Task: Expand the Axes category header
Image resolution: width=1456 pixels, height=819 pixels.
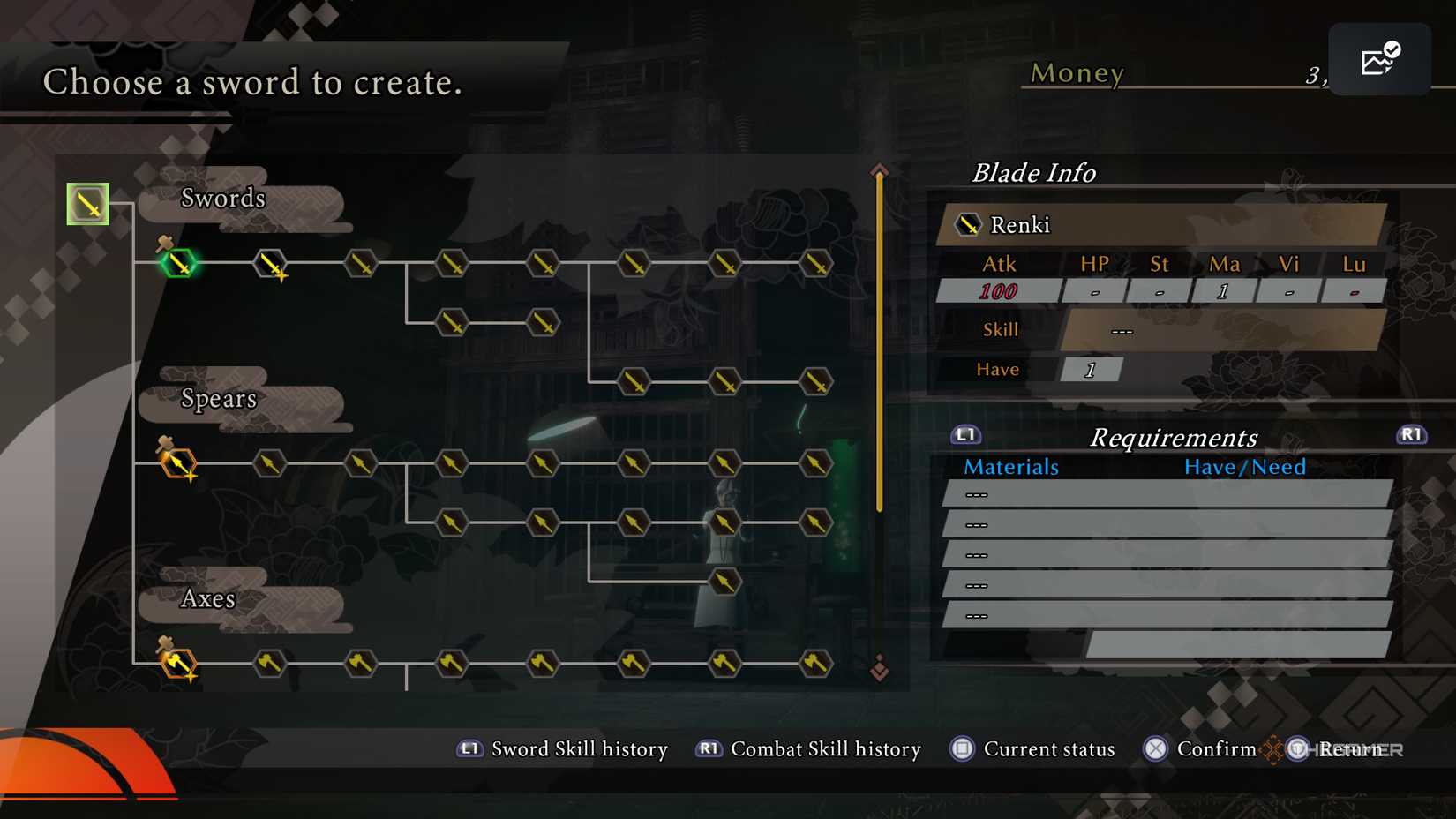Action: tap(207, 599)
